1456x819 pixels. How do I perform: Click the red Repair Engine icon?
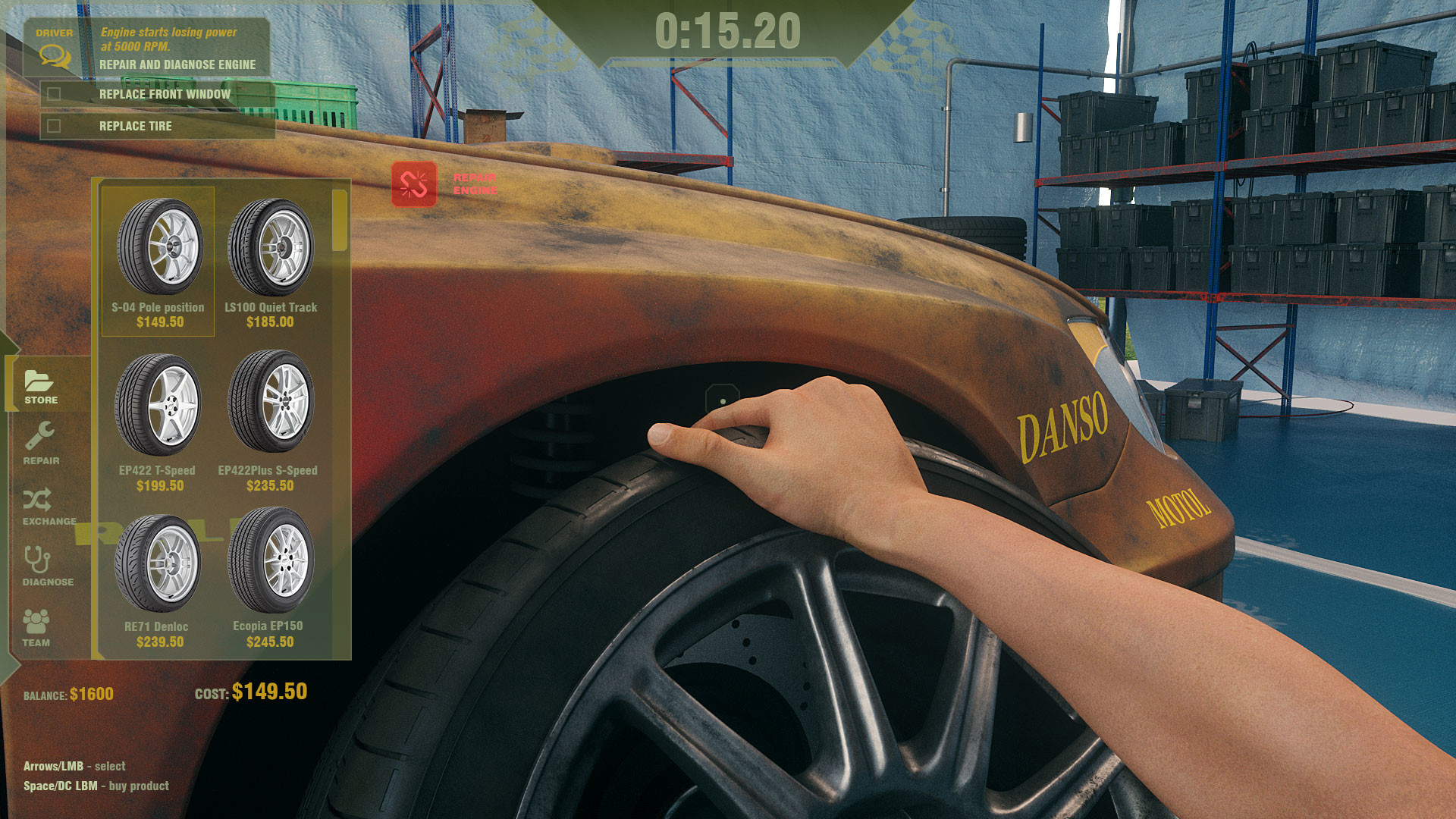coord(414,182)
